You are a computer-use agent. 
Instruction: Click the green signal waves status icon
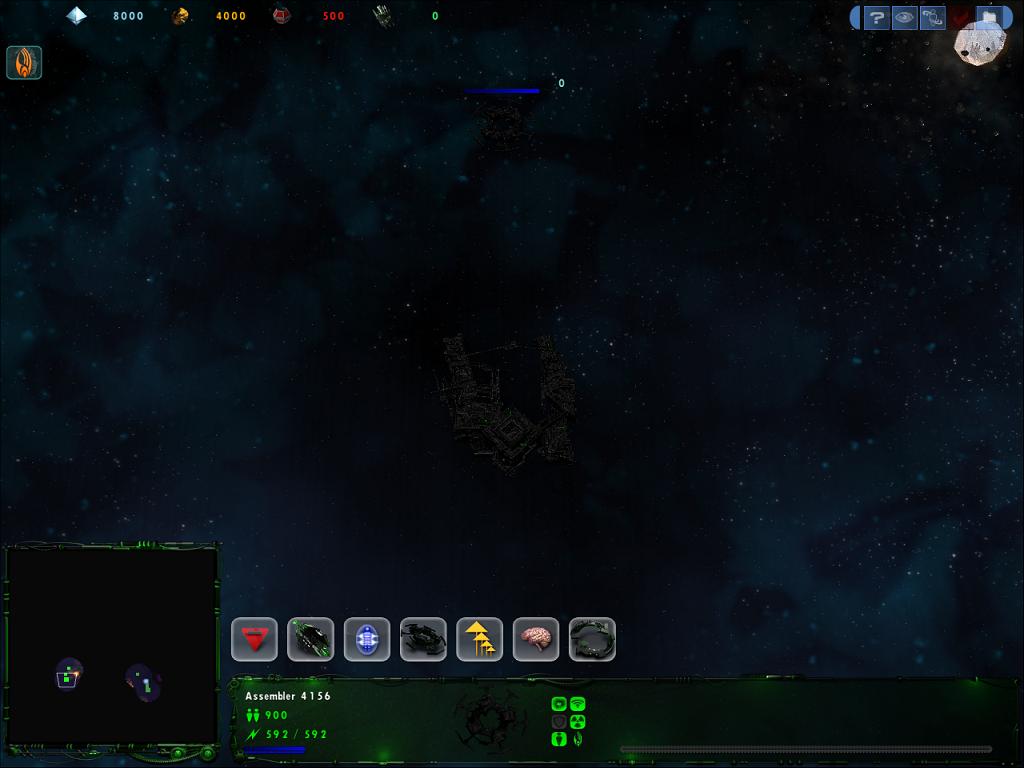pos(577,704)
